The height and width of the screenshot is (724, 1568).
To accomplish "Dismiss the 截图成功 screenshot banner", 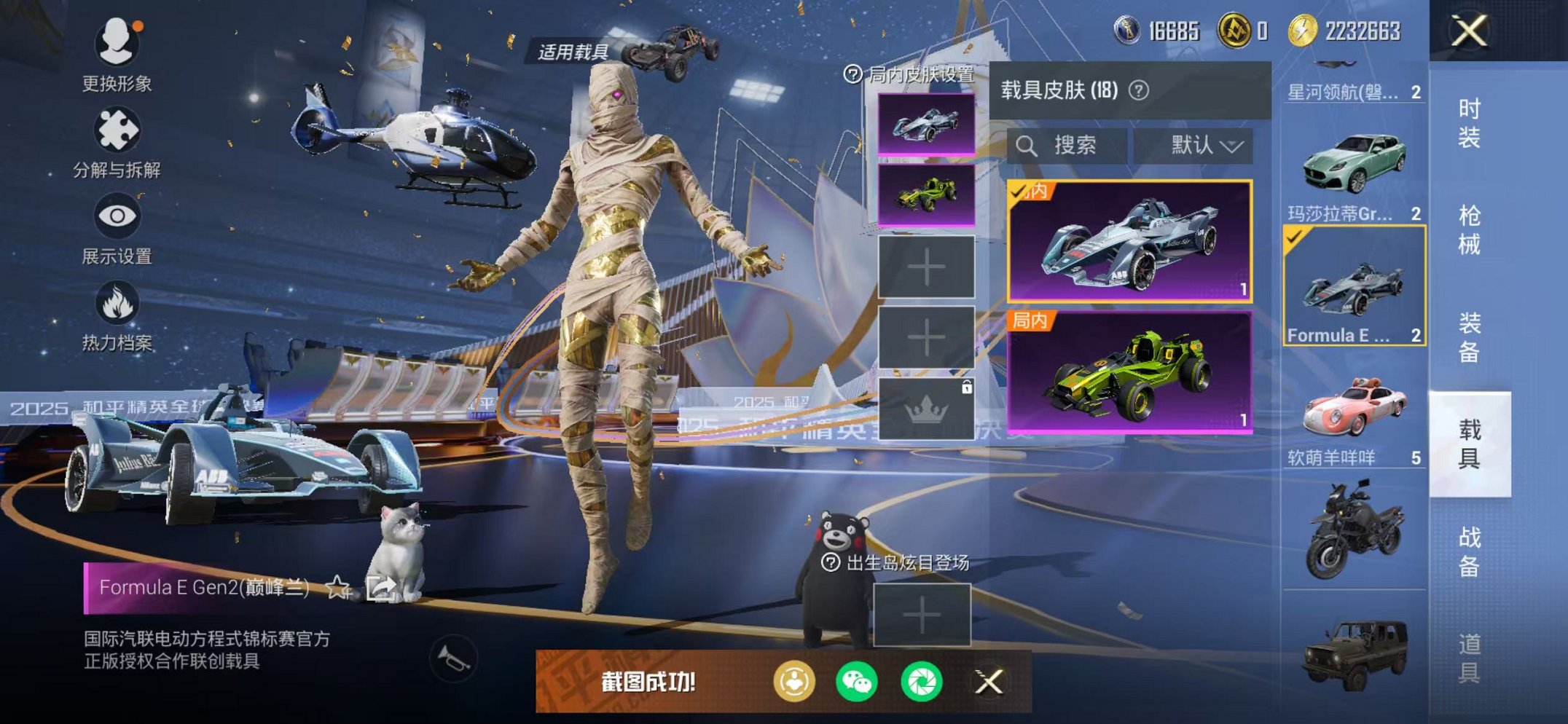I will 989,682.
